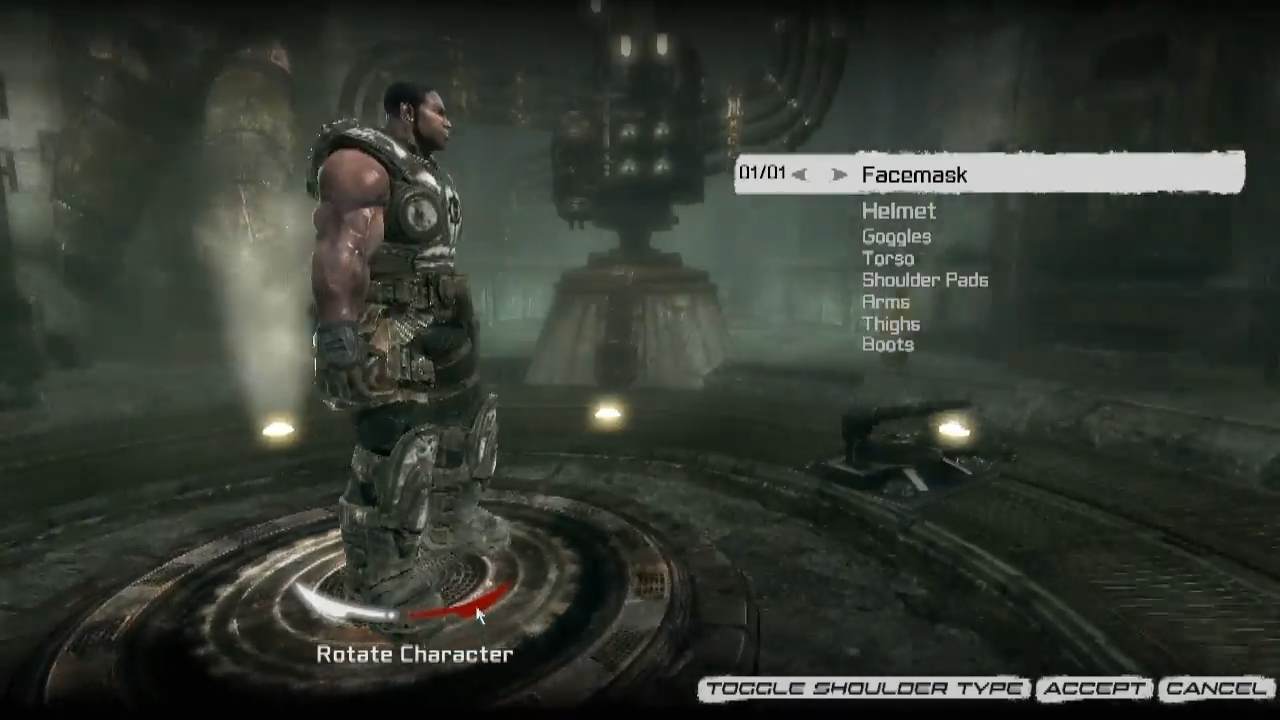Select Torso from the armor list

887,258
